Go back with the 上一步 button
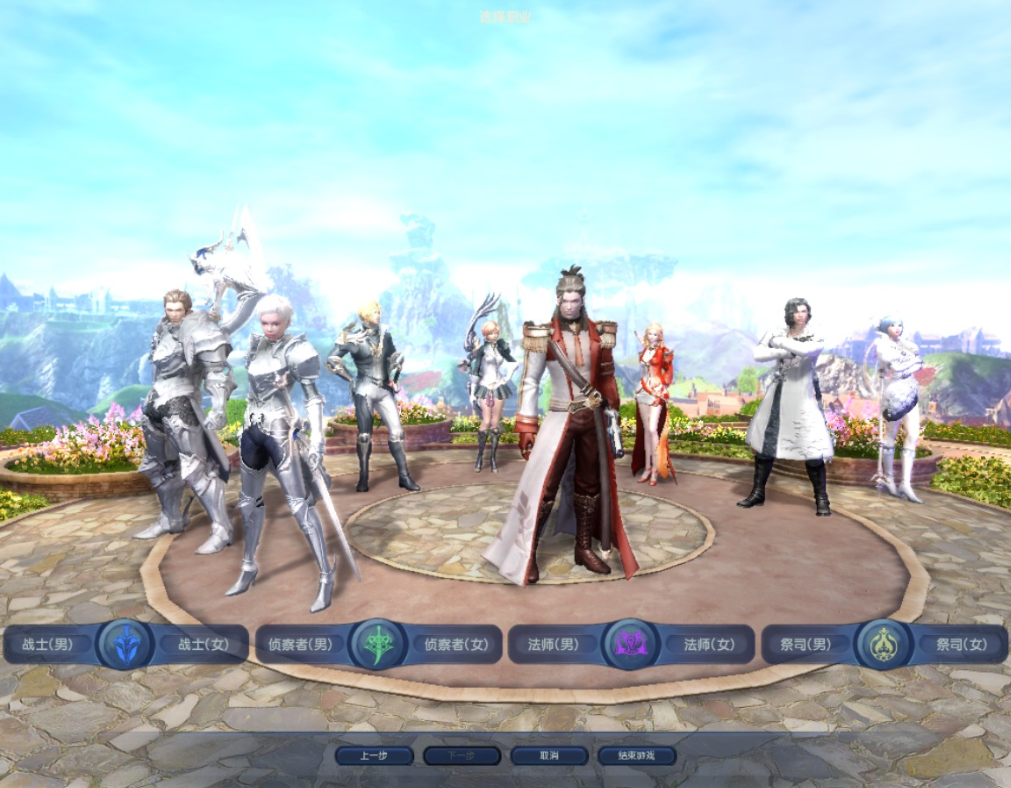 (x=374, y=756)
